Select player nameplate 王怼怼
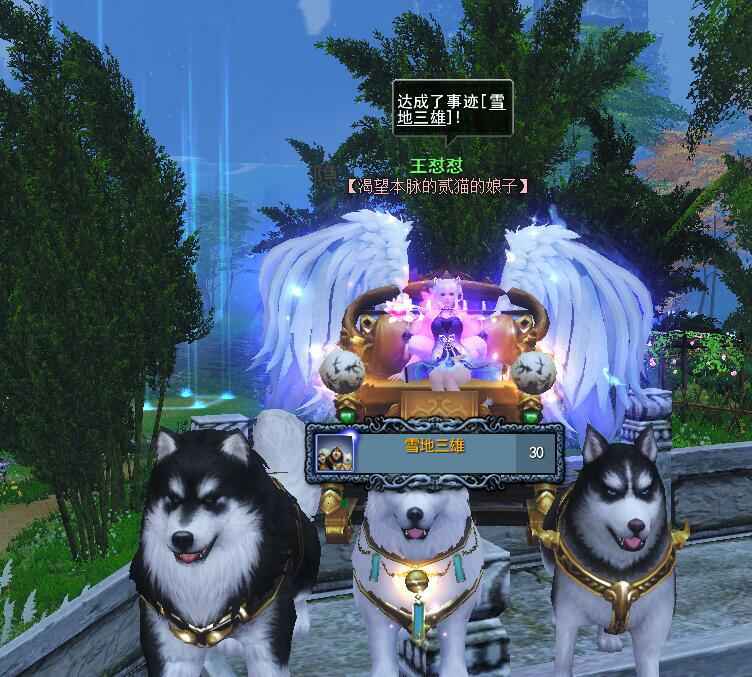Image resolution: width=752 pixels, height=677 pixels. [x=438, y=166]
